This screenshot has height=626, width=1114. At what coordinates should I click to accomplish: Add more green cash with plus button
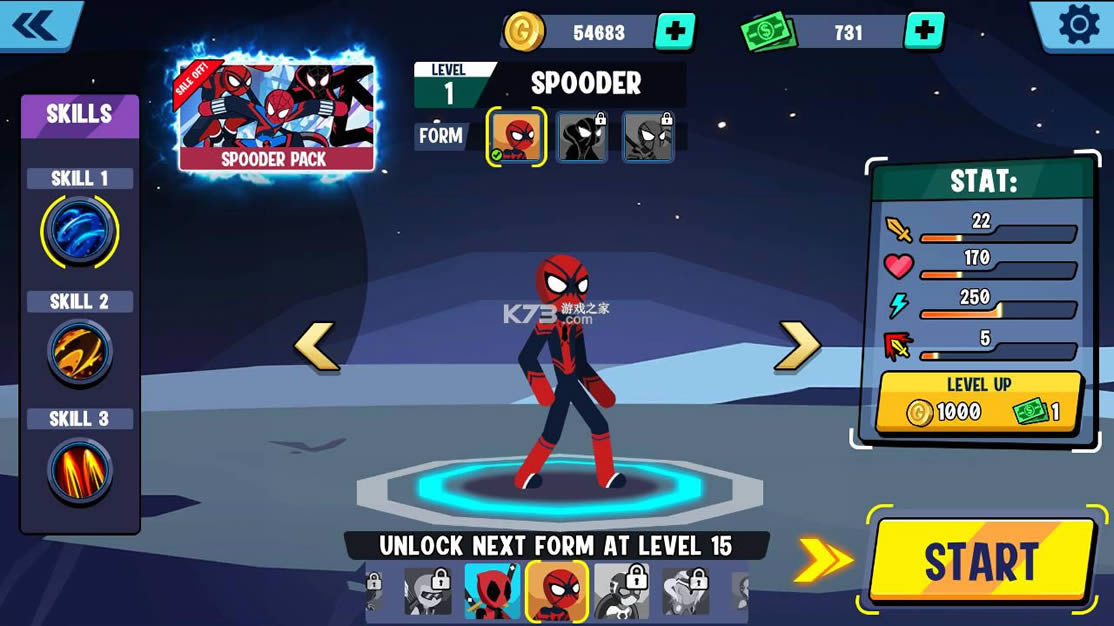[924, 32]
